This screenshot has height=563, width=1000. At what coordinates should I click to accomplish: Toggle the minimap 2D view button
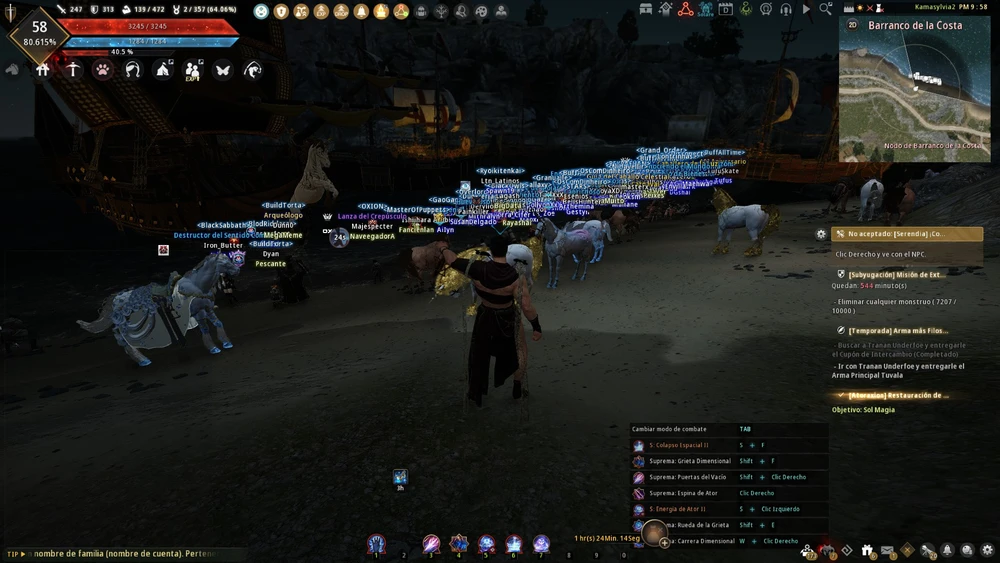click(852, 25)
